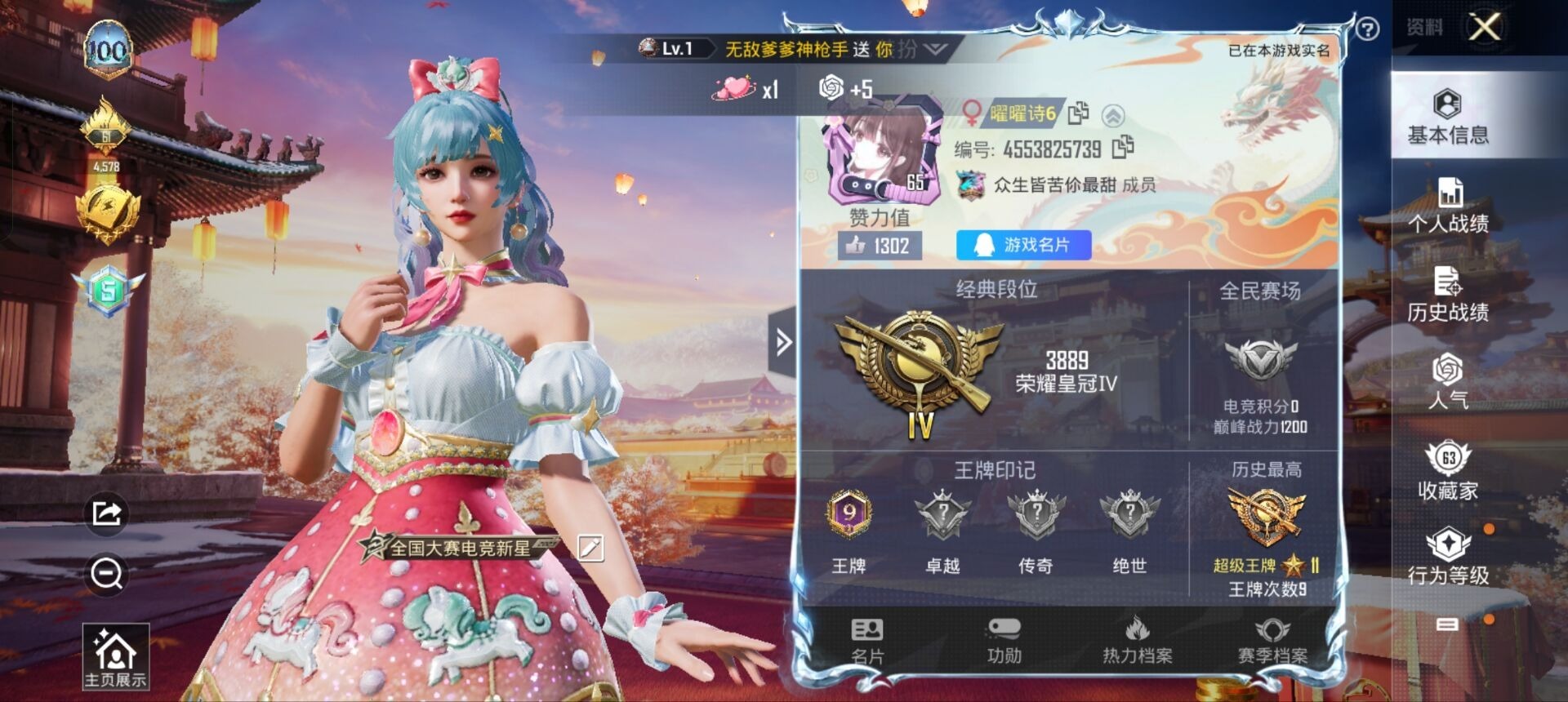1568x702 pixels.
Task: Show the 热力档案 bottom tab
Action: click(1137, 642)
